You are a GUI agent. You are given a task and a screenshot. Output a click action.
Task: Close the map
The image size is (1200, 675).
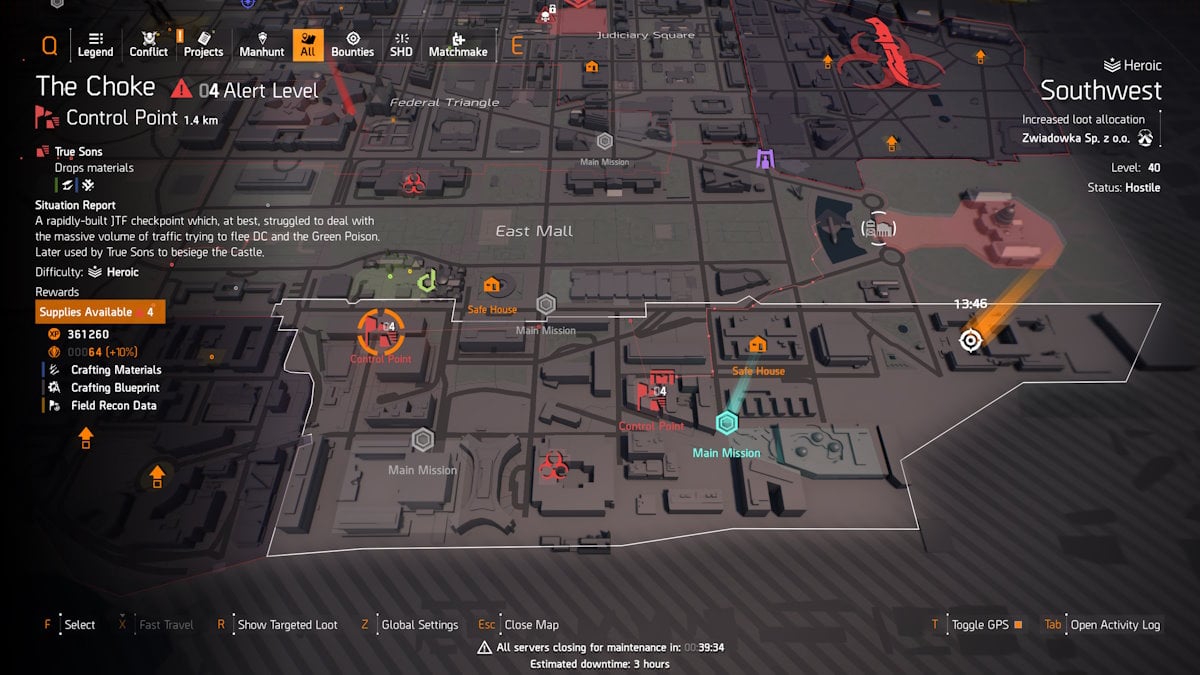(x=531, y=625)
